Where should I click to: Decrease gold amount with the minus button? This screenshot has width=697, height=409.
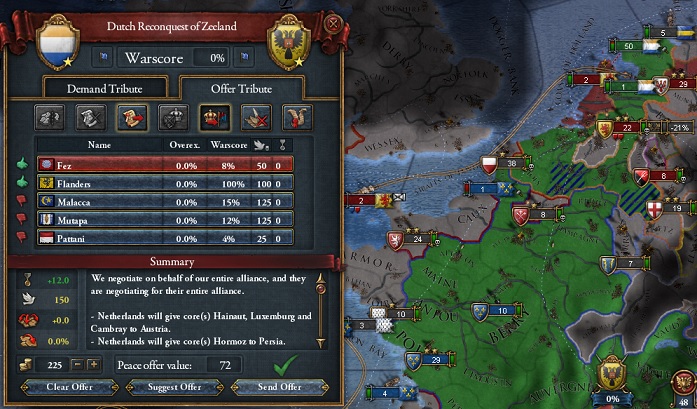point(77,366)
